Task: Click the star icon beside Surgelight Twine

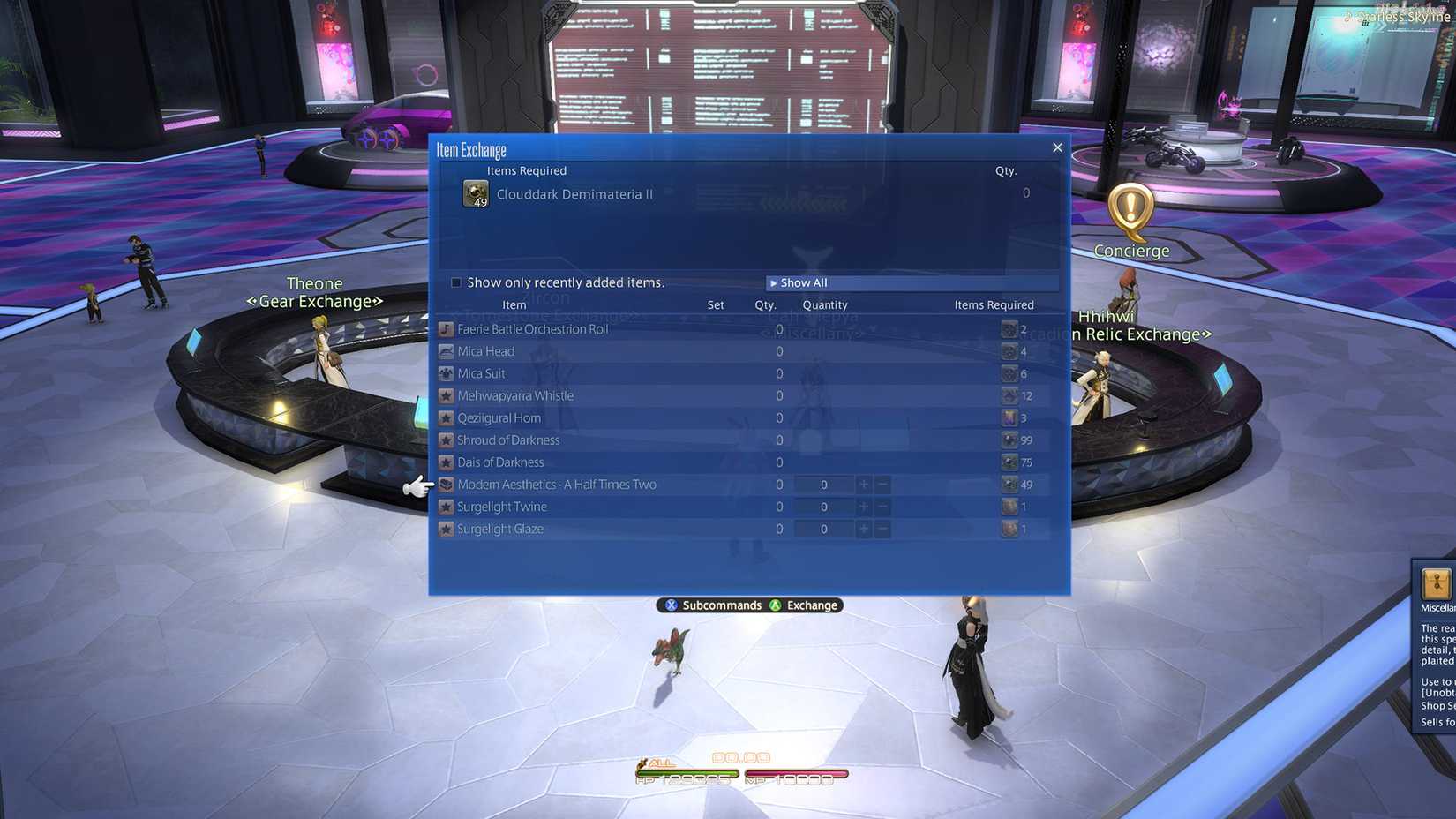Action: [446, 506]
